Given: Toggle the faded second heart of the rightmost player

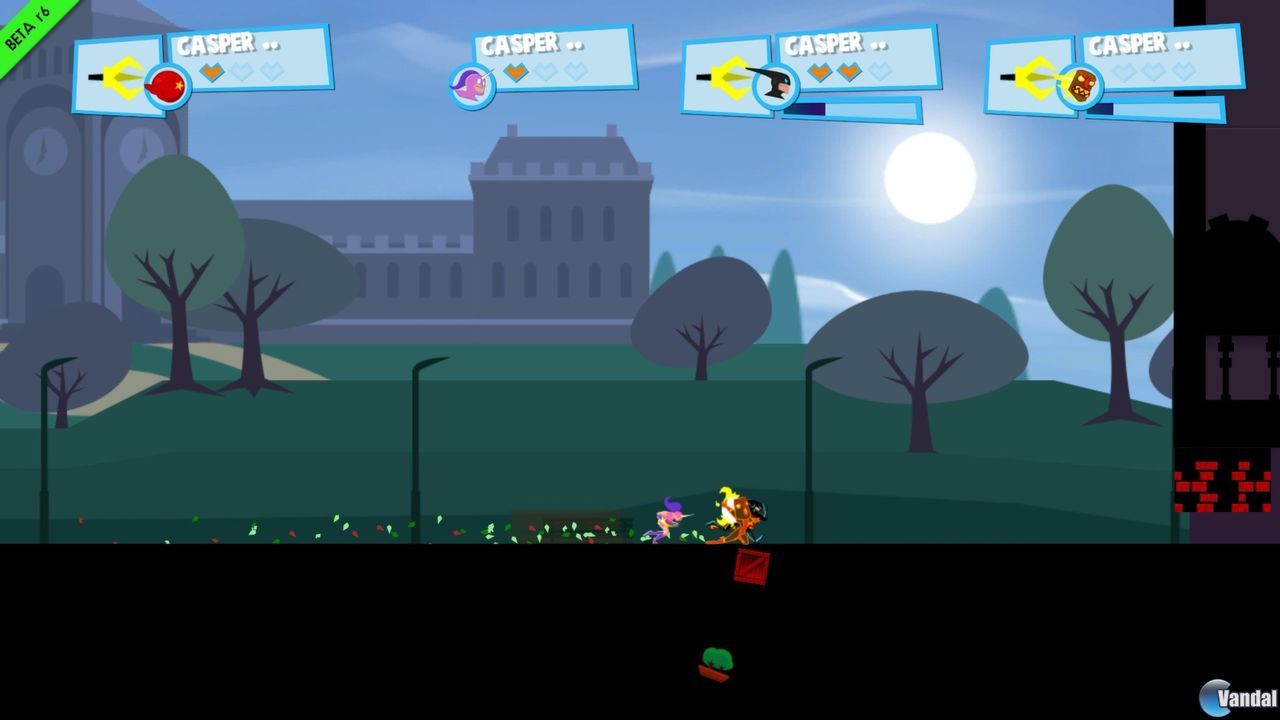Looking at the screenshot, I should tap(1153, 73).
